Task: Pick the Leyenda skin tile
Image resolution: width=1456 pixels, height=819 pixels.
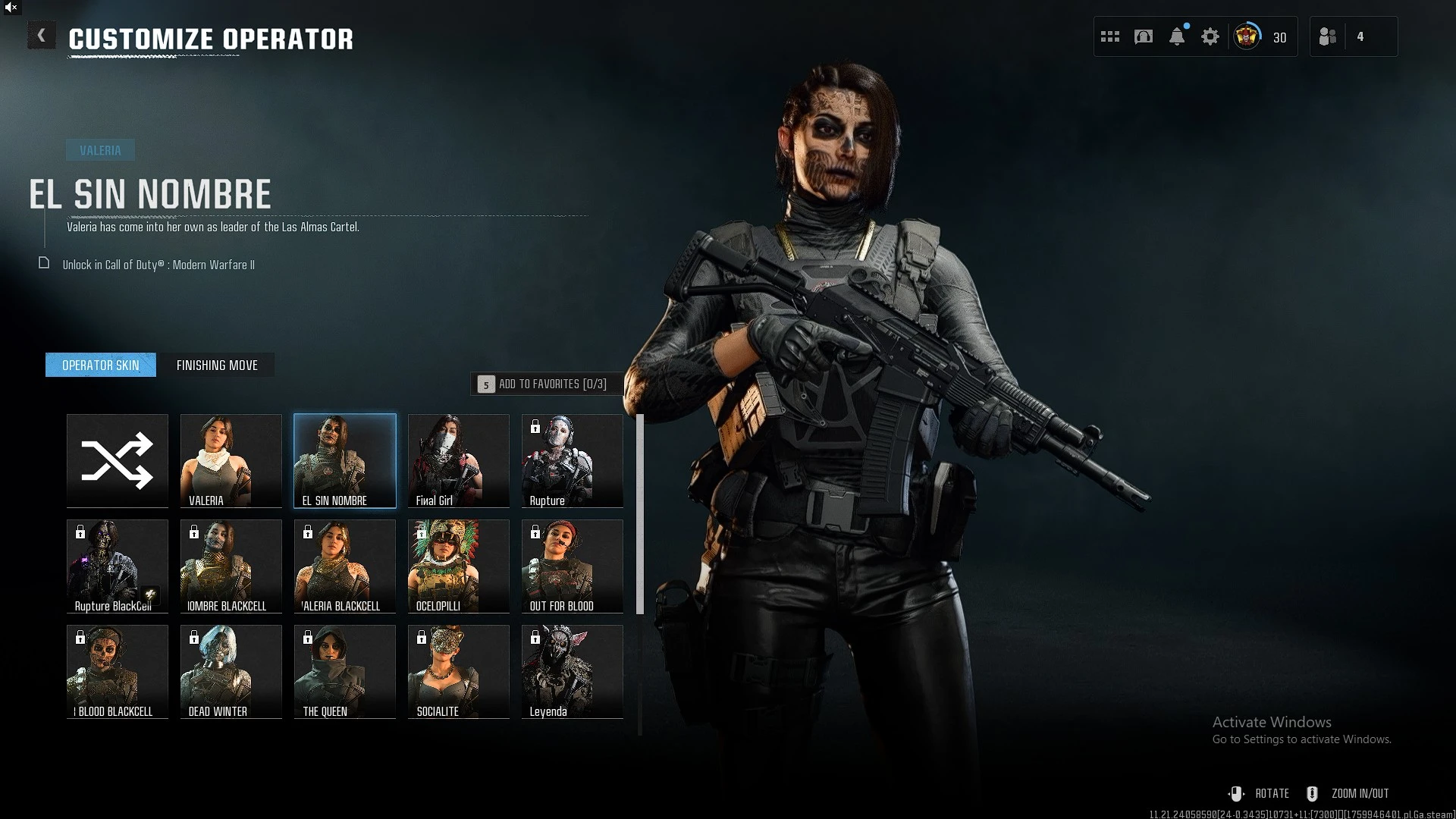Action: pos(573,671)
